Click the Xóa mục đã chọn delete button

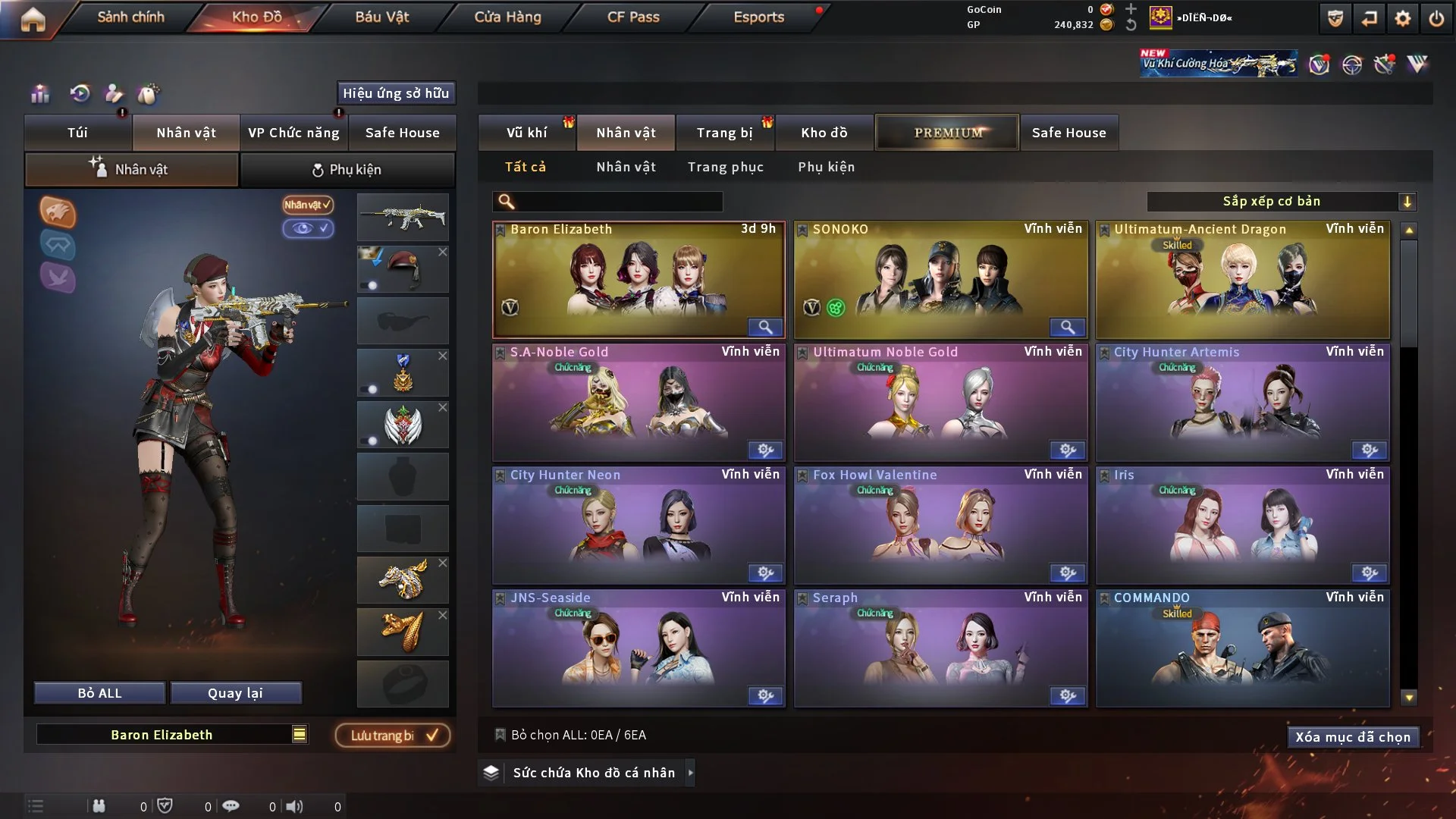[1353, 736]
